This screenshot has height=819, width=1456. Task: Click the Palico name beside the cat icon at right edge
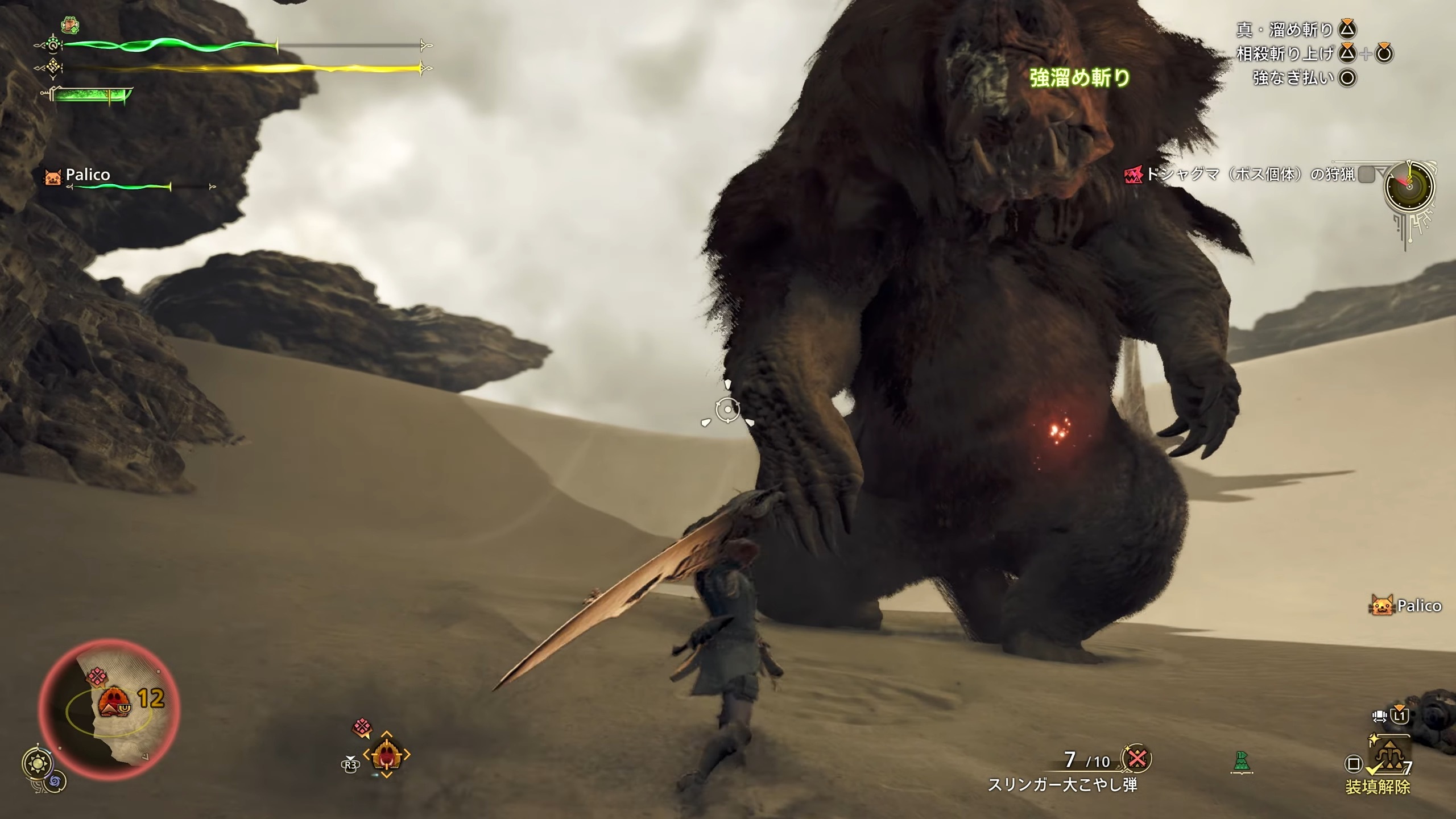pos(1419,606)
